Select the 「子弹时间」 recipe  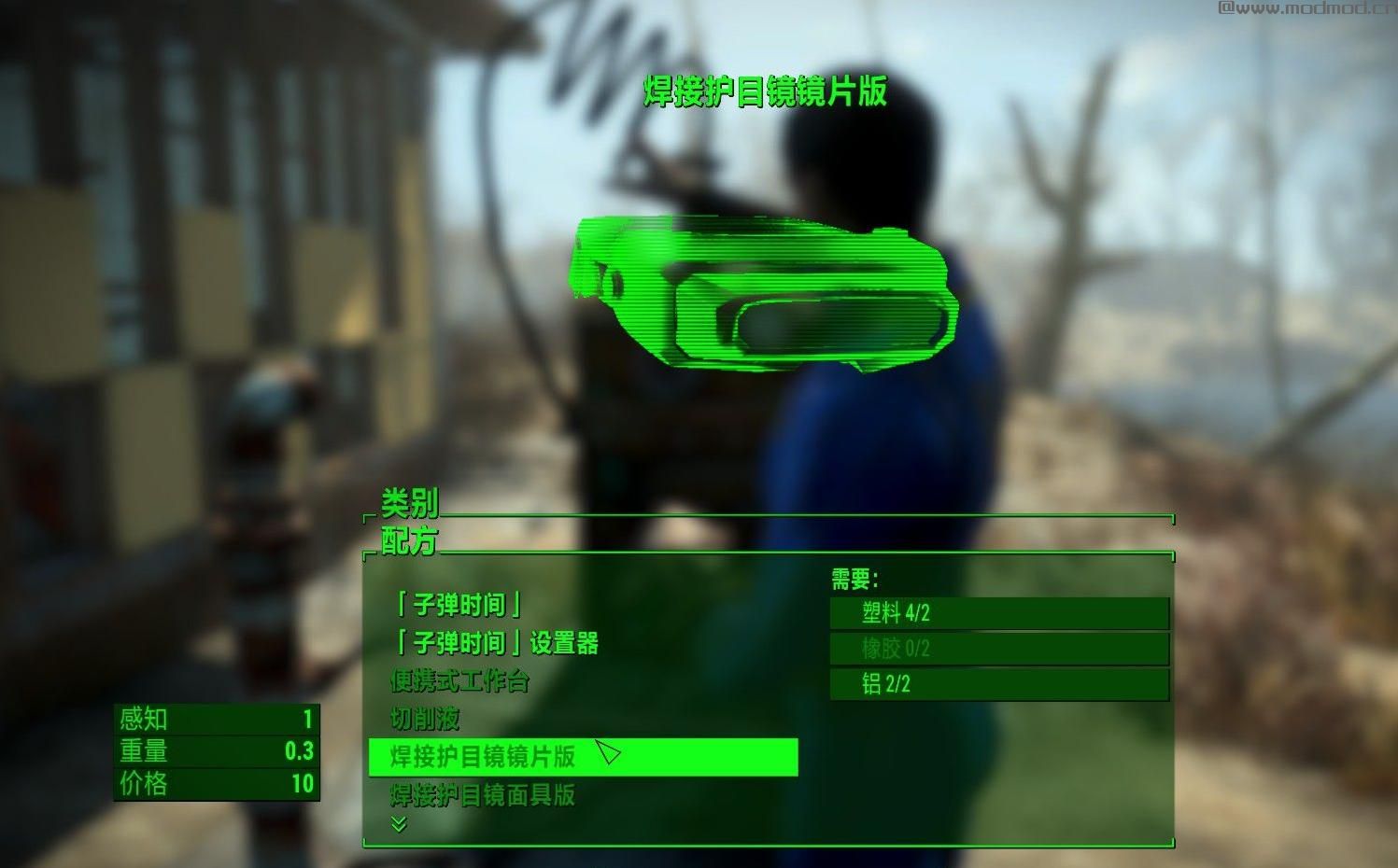coord(456,605)
